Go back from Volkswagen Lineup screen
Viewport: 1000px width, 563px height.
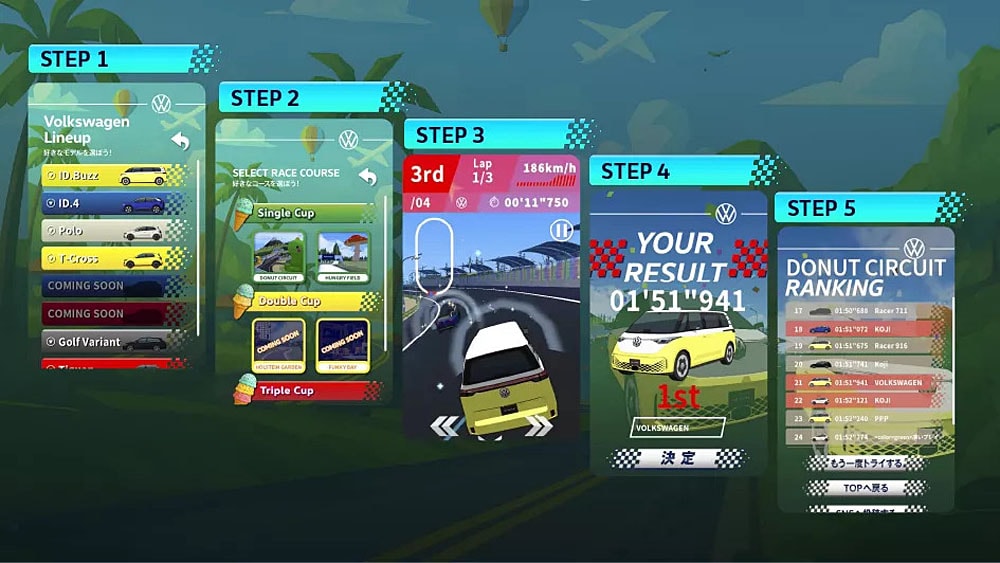point(180,141)
